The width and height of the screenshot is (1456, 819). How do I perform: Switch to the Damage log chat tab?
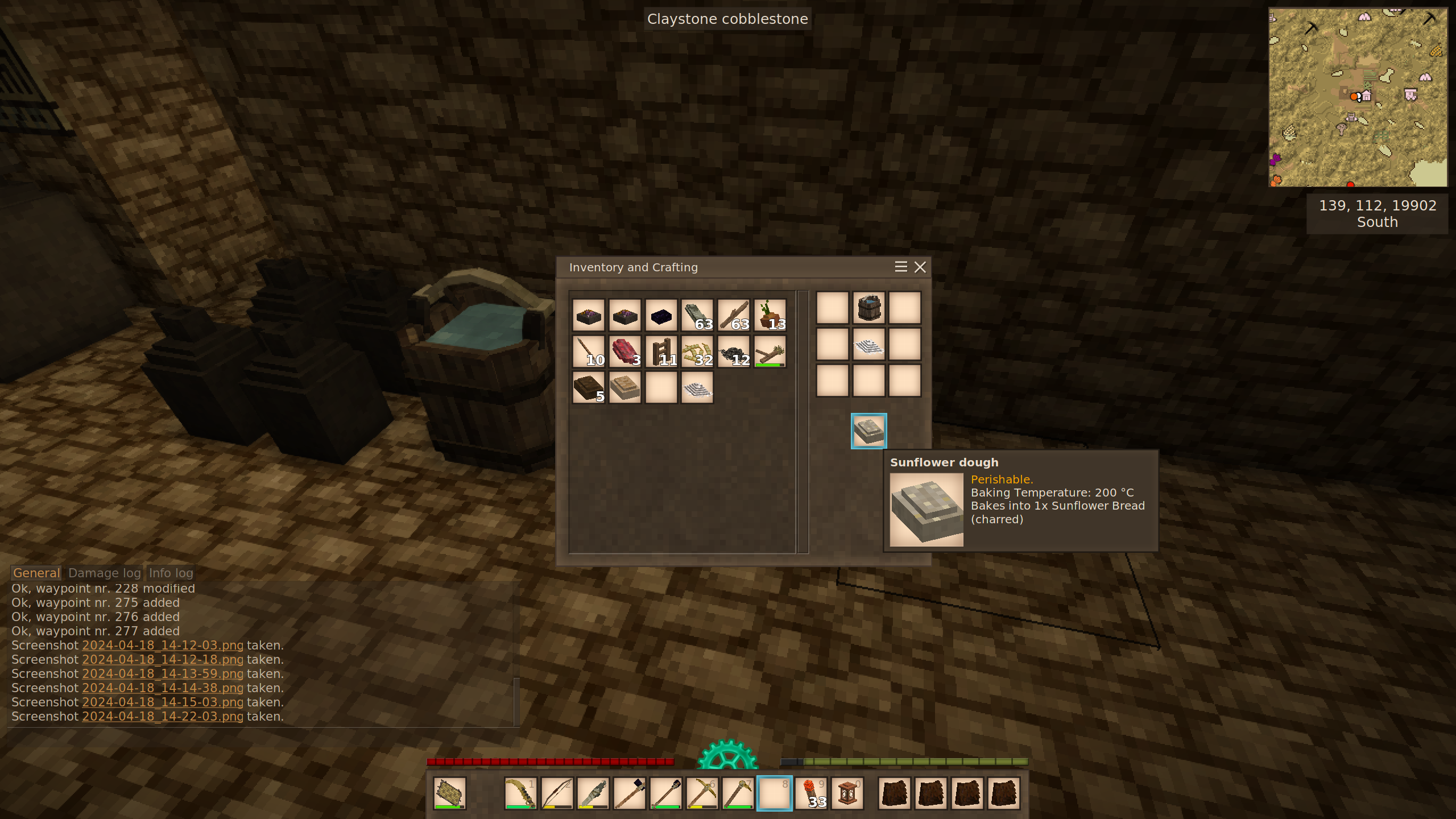[x=104, y=573]
